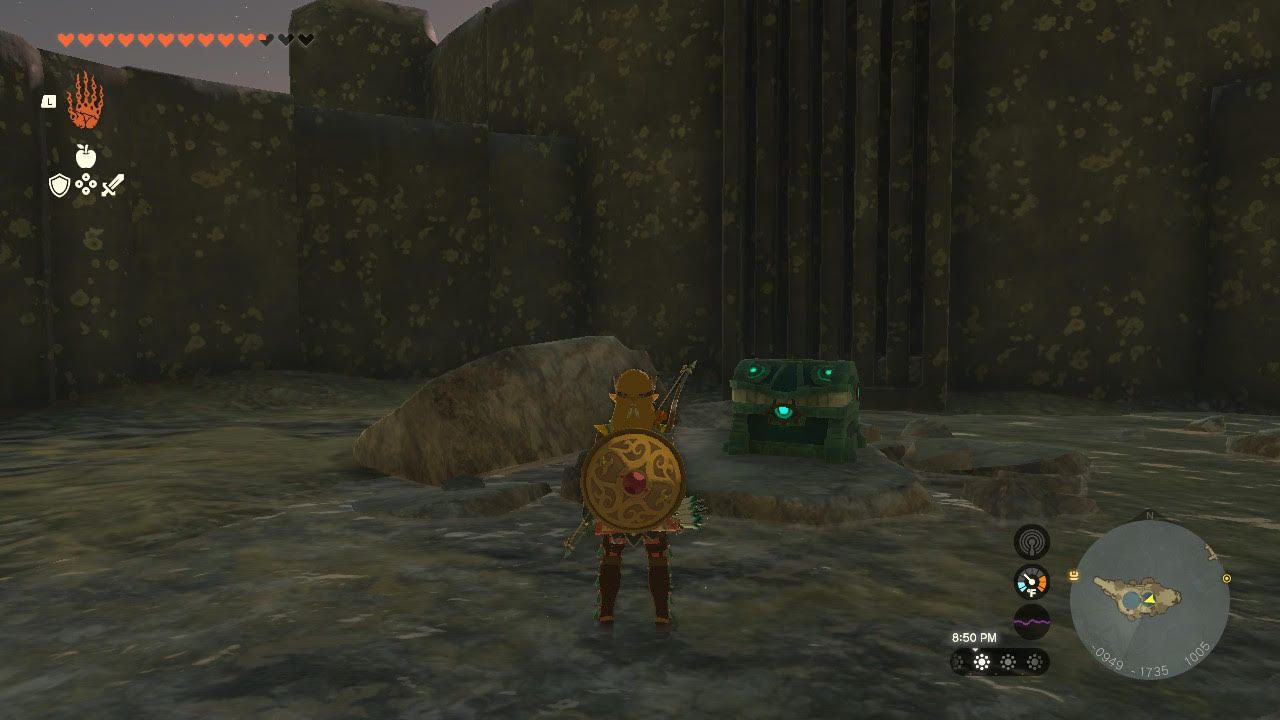Click the purple noise meter icon
Image resolution: width=1280 pixels, height=720 pixels.
click(1031, 621)
